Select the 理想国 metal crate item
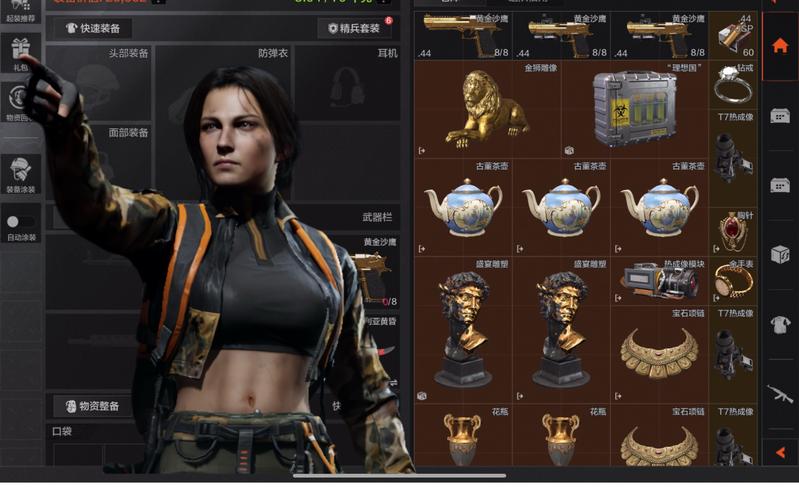Image resolution: width=799 pixels, height=500 pixels. [634, 107]
